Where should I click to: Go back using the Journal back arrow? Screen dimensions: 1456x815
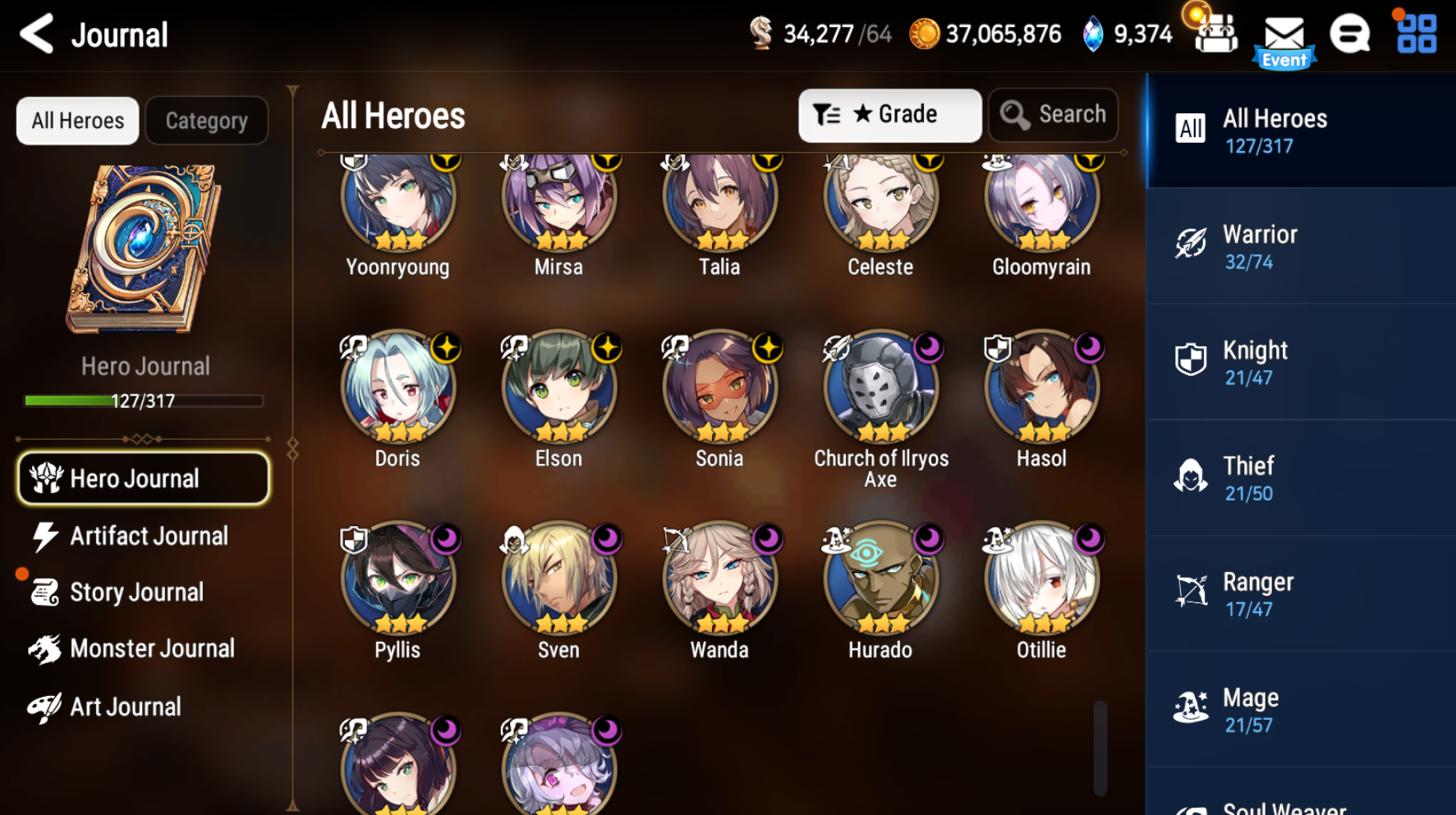click(x=34, y=34)
